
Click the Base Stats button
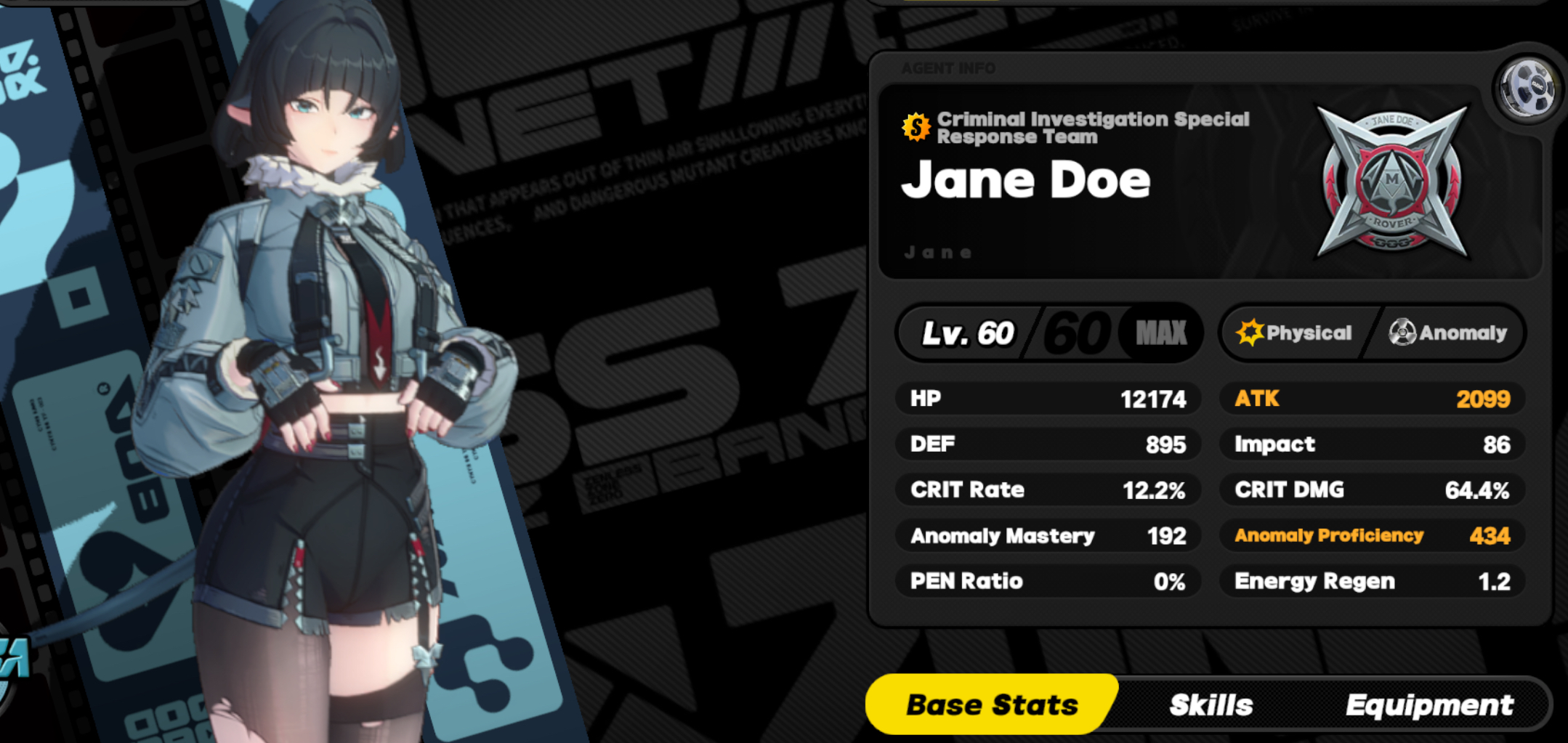click(990, 703)
